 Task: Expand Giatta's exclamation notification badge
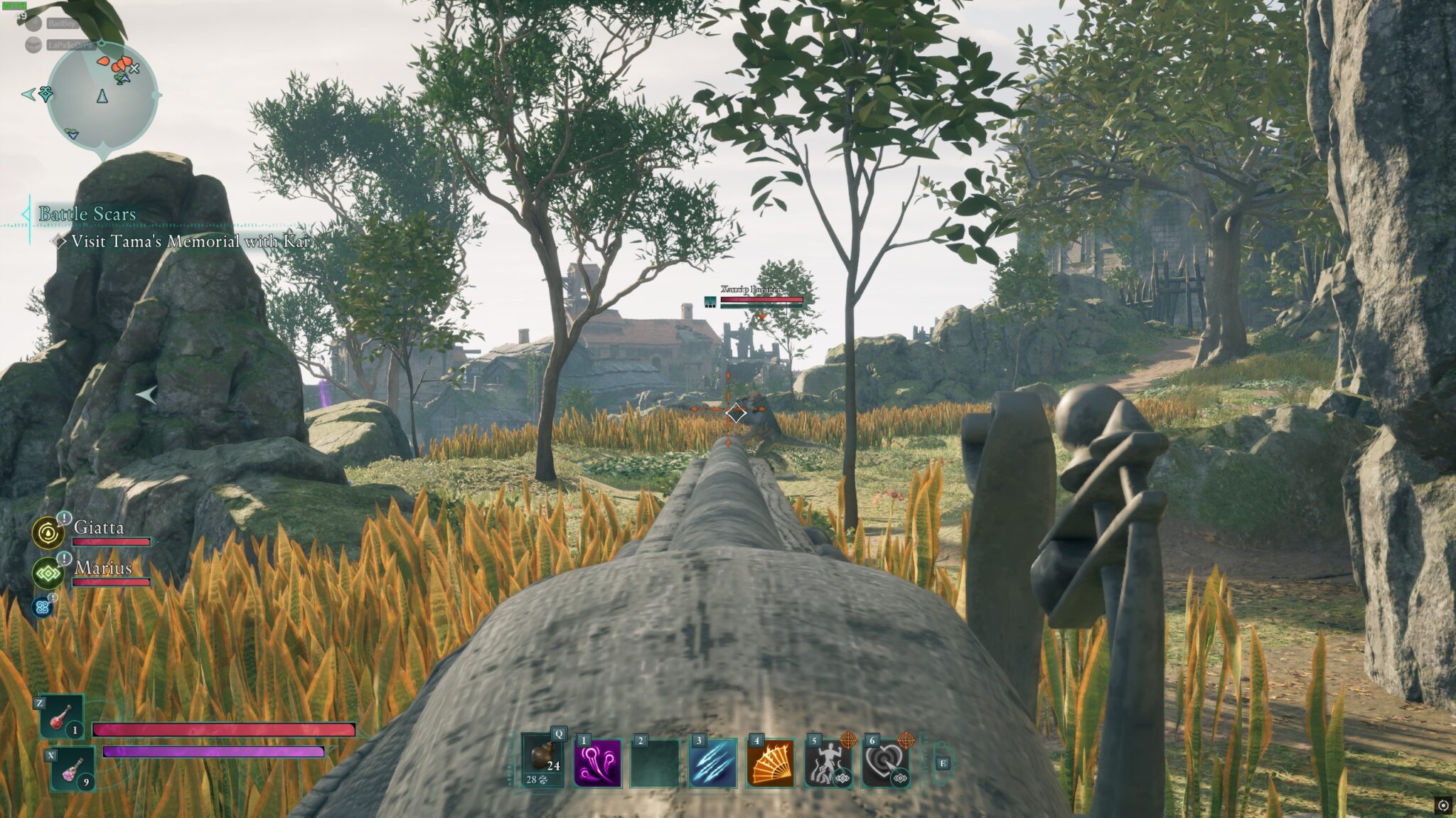coord(64,517)
